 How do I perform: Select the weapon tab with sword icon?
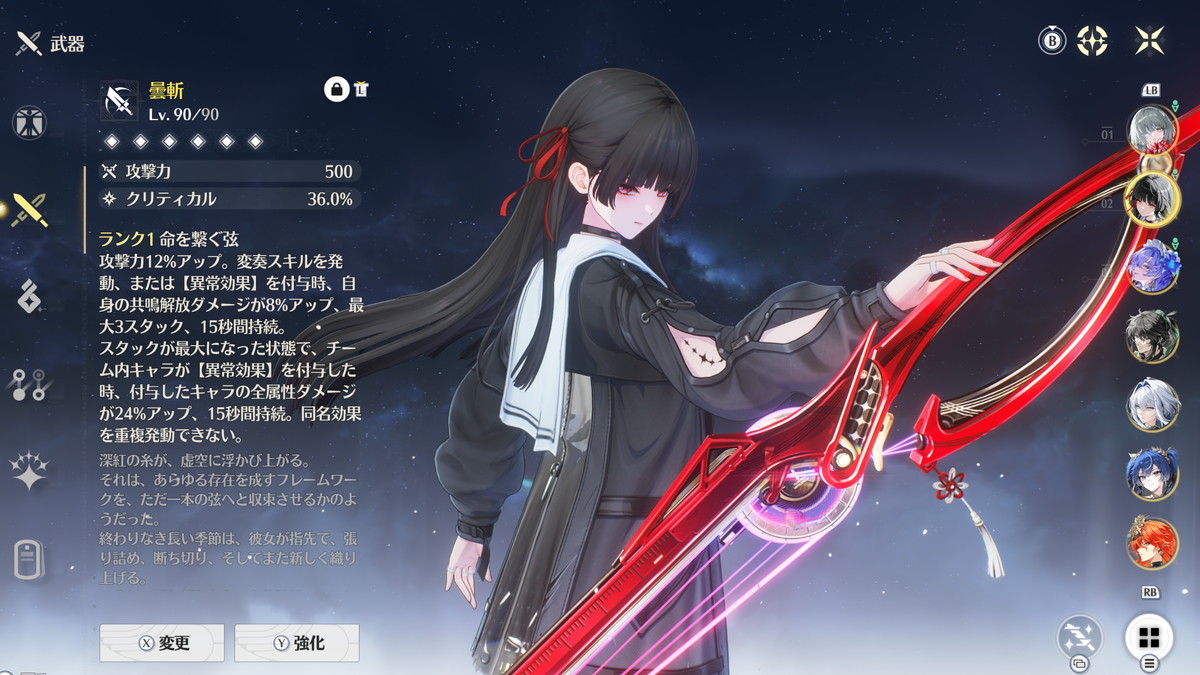coord(29,210)
